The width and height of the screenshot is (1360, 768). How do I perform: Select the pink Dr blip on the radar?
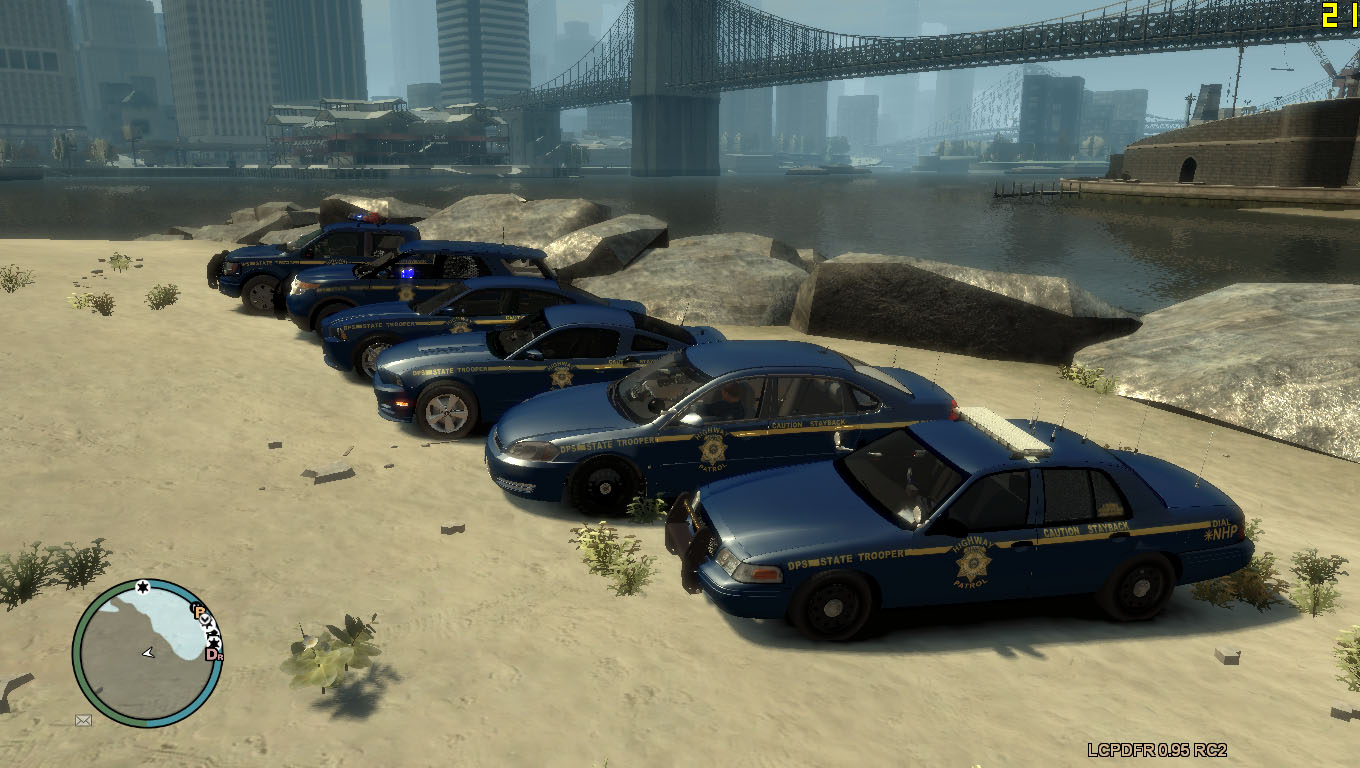(212, 654)
